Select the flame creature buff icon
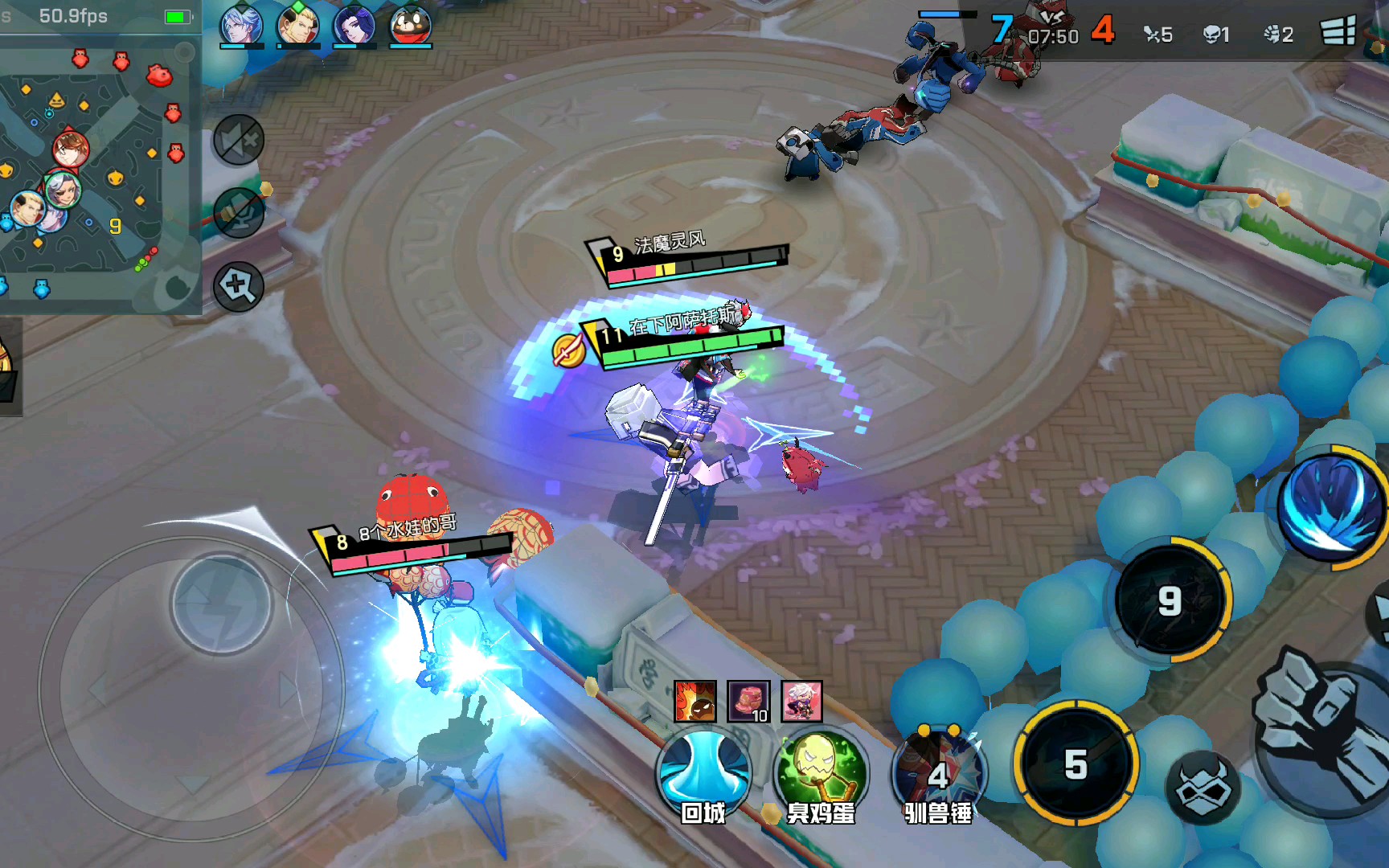This screenshot has height=868, width=1389. point(694,702)
